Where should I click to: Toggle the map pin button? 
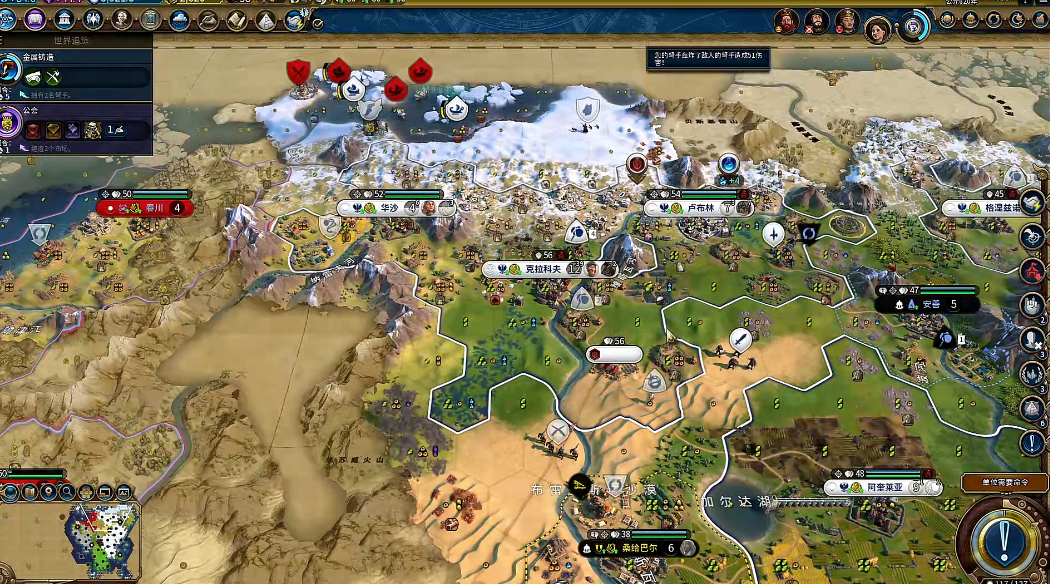pyautogui.click(x=47, y=491)
